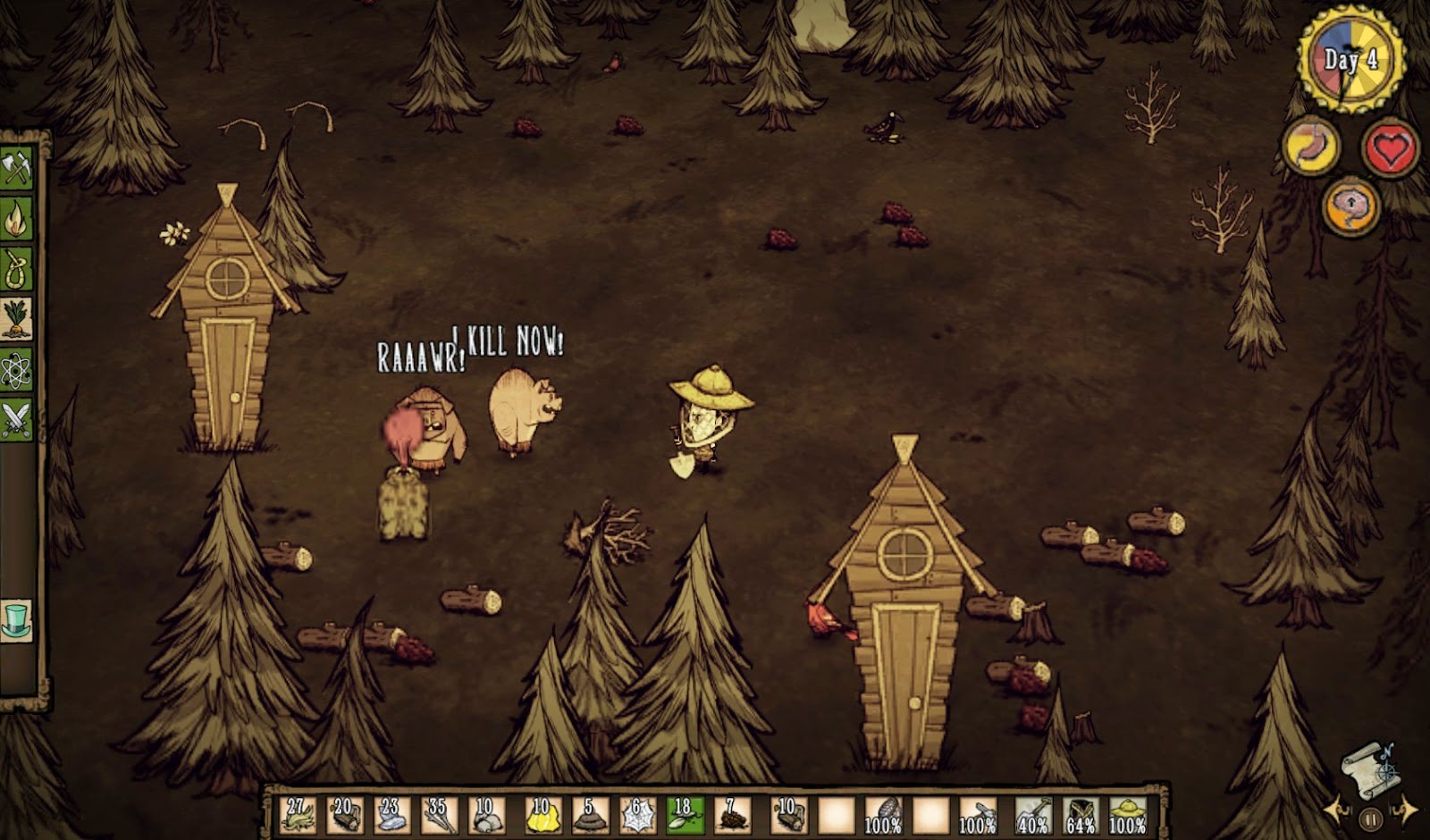Select the spider web silk slot
The width and height of the screenshot is (1430, 840).
tap(637, 814)
